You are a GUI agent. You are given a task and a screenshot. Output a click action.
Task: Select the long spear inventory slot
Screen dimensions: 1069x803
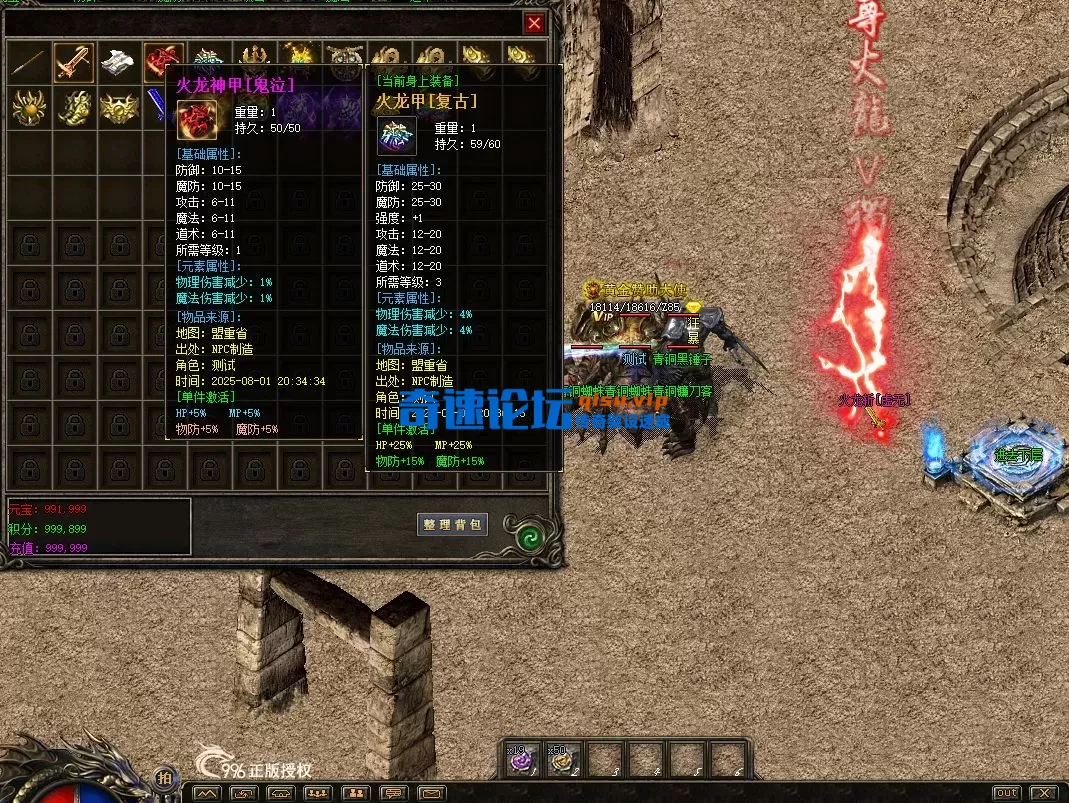click(x=28, y=61)
